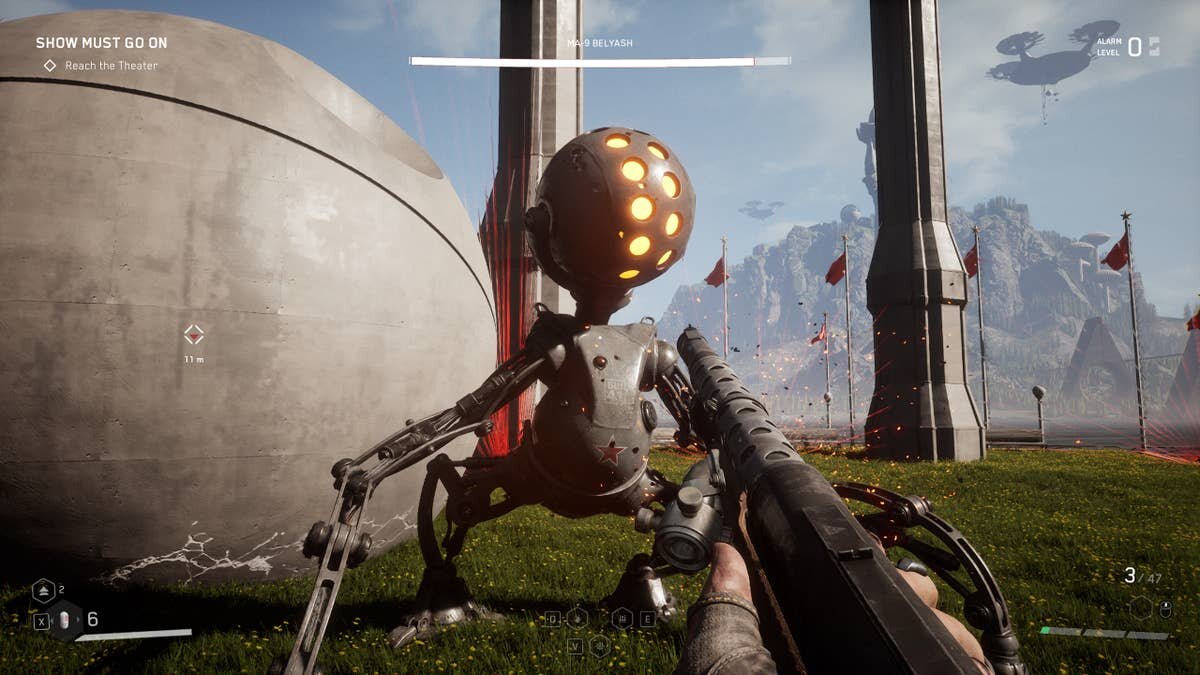Activate the ability hexagon beside the V key
This screenshot has height=675, width=1200.
[599, 646]
